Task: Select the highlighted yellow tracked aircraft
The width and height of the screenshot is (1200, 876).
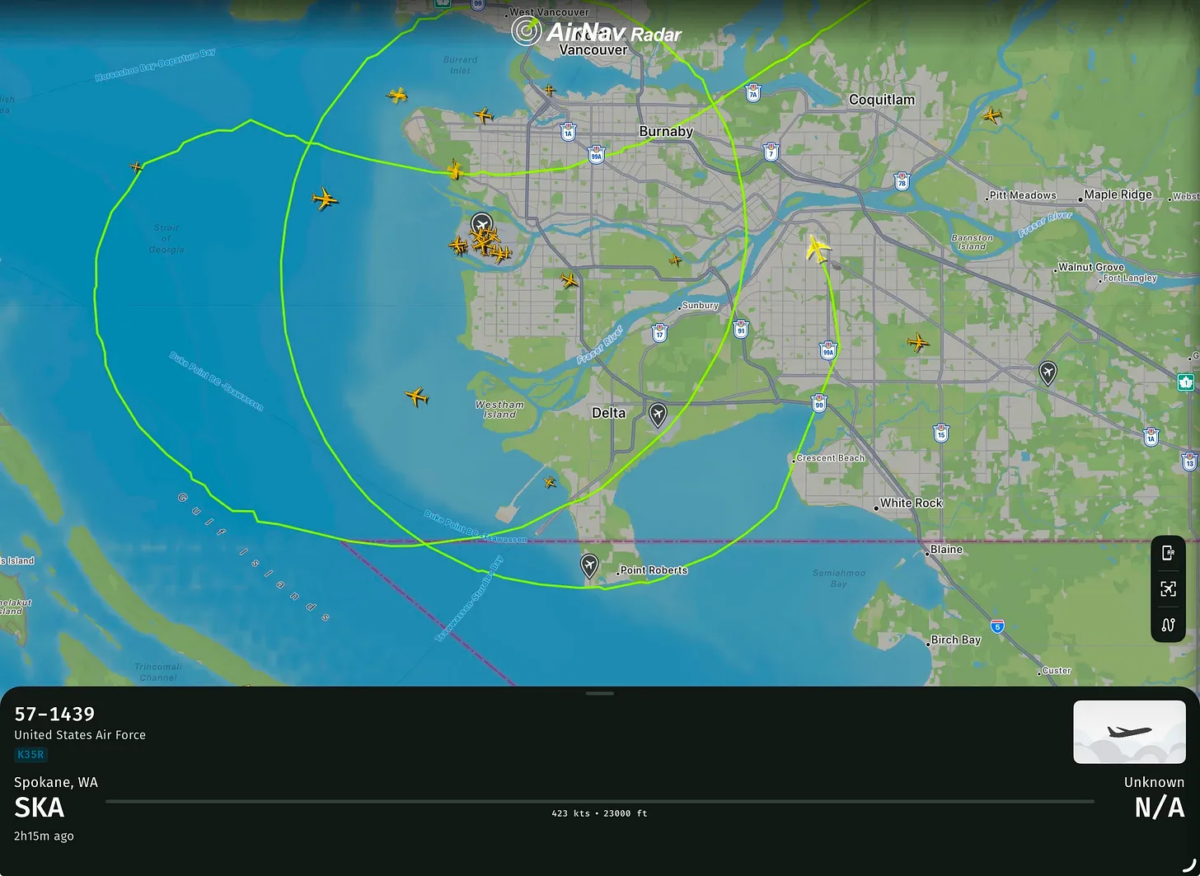Action: (818, 248)
